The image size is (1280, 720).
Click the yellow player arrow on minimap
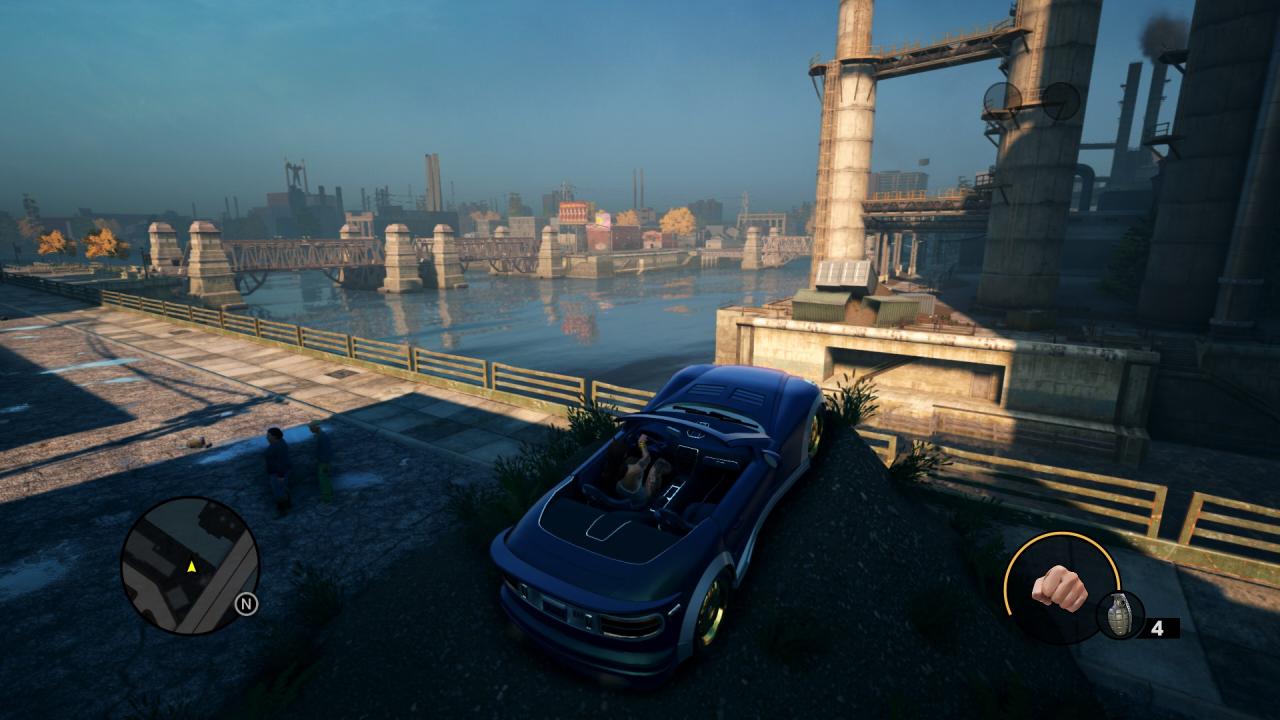tap(190, 566)
